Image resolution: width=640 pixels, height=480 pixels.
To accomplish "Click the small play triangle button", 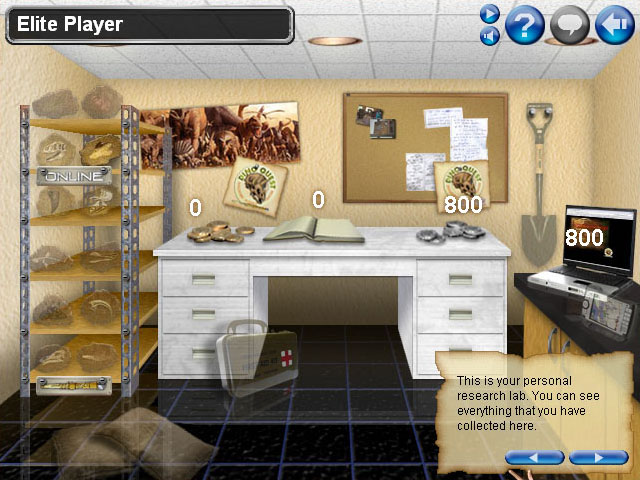I will click(489, 13).
